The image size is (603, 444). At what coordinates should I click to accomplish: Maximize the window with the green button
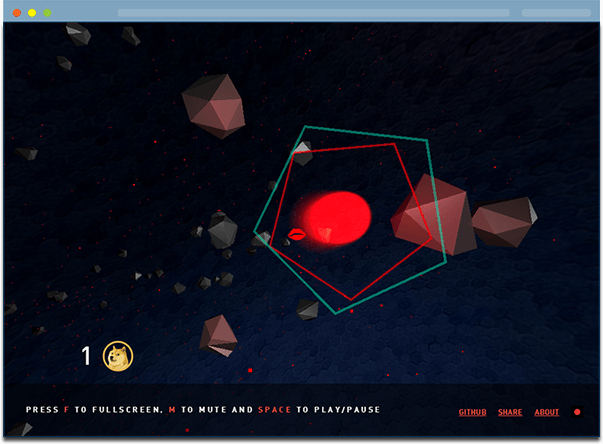(47, 13)
